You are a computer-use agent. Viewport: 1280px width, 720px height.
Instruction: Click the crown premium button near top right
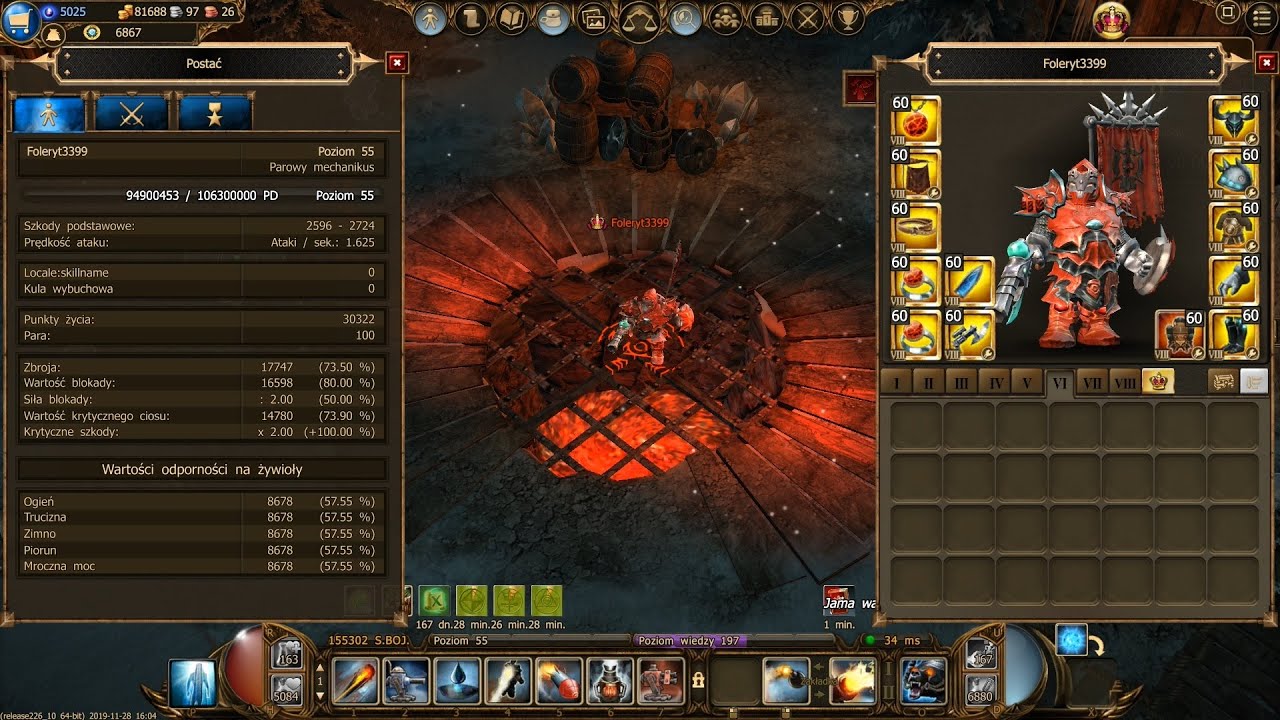(1112, 19)
